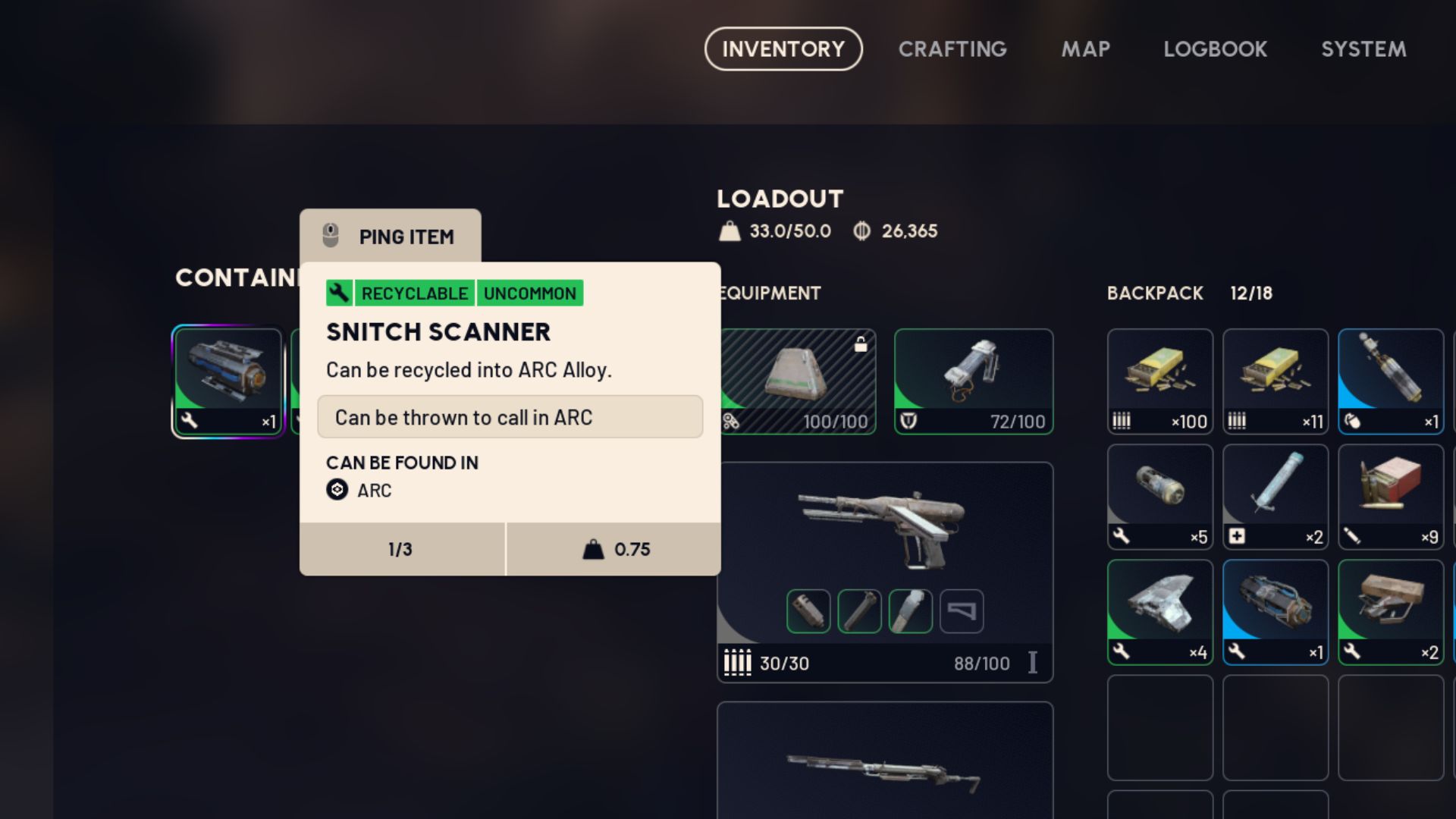This screenshot has width=1456, height=819.
Task: Open the Map tab
Action: pyautogui.click(x=1085, y=49)
